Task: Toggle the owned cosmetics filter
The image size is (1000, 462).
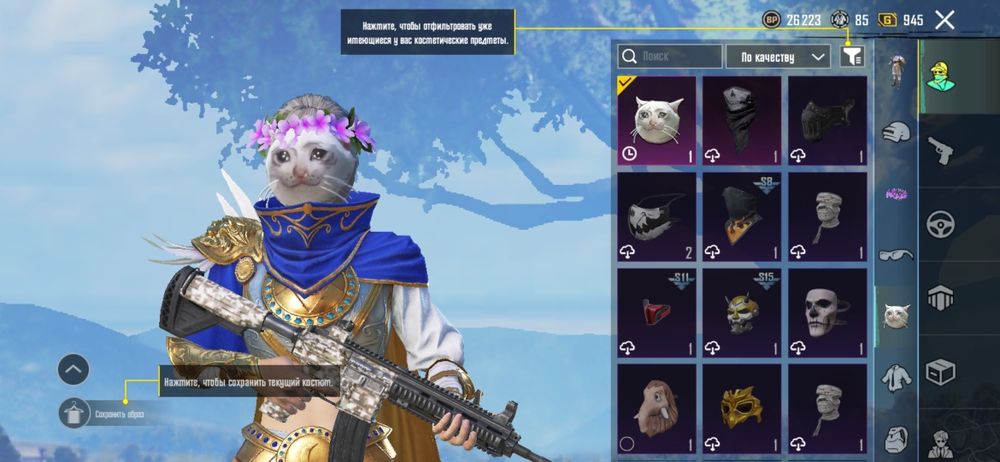Action: point(852,56)
